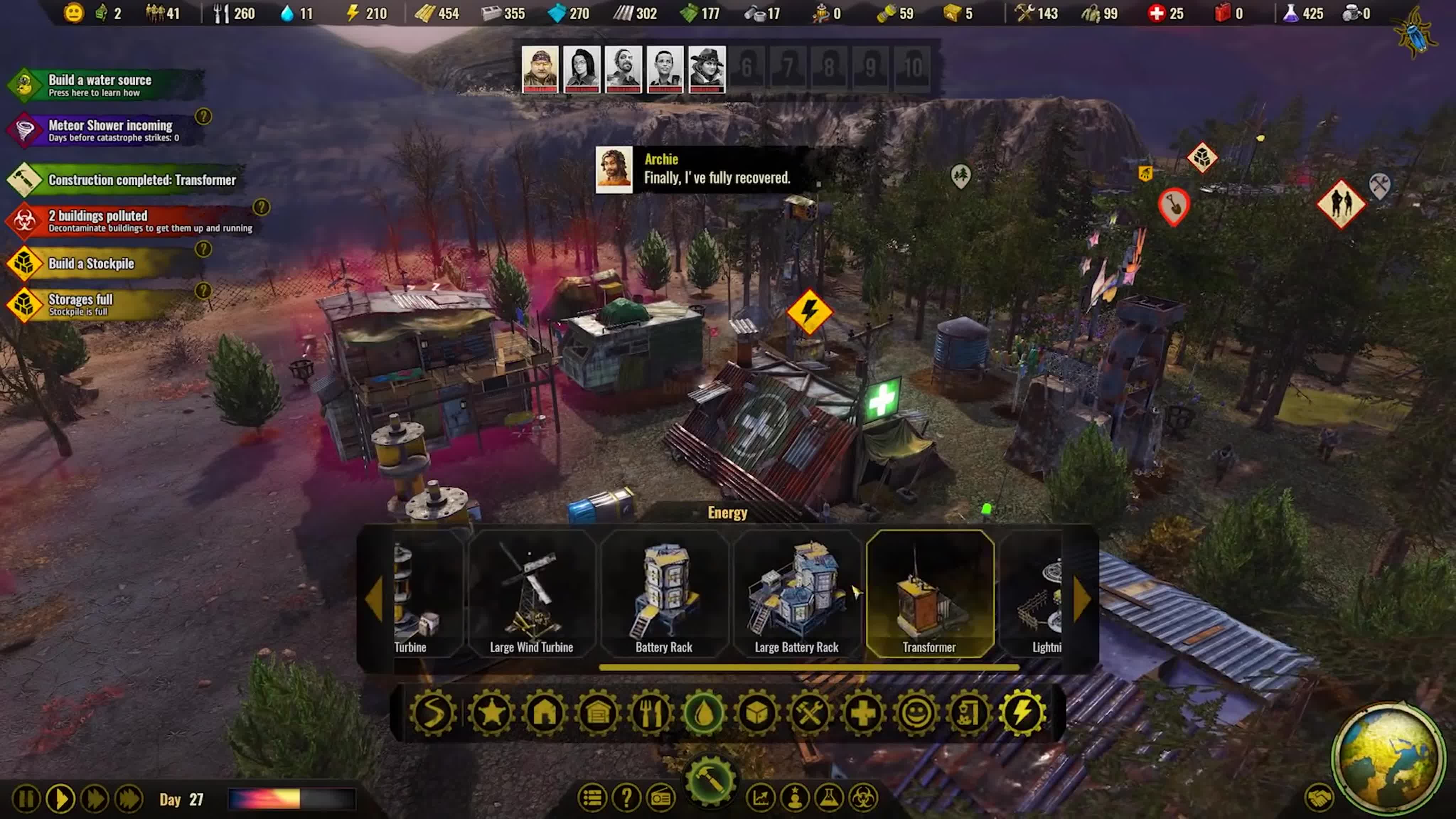The width and height of the screenshot is (1456, 819).
Task: Choose the Large Battery Rack card
Action: click(796, 594)
